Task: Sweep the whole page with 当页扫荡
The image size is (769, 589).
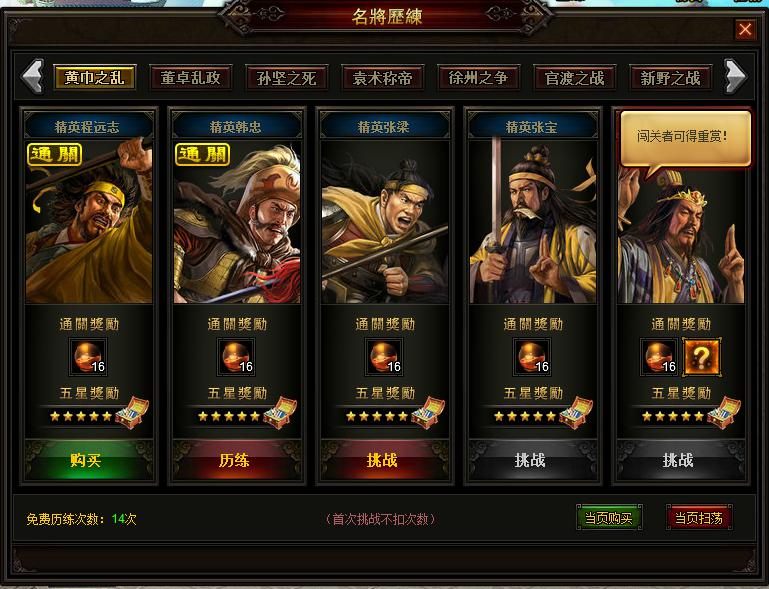Action: pyautogui.click(x=699, y=518)
